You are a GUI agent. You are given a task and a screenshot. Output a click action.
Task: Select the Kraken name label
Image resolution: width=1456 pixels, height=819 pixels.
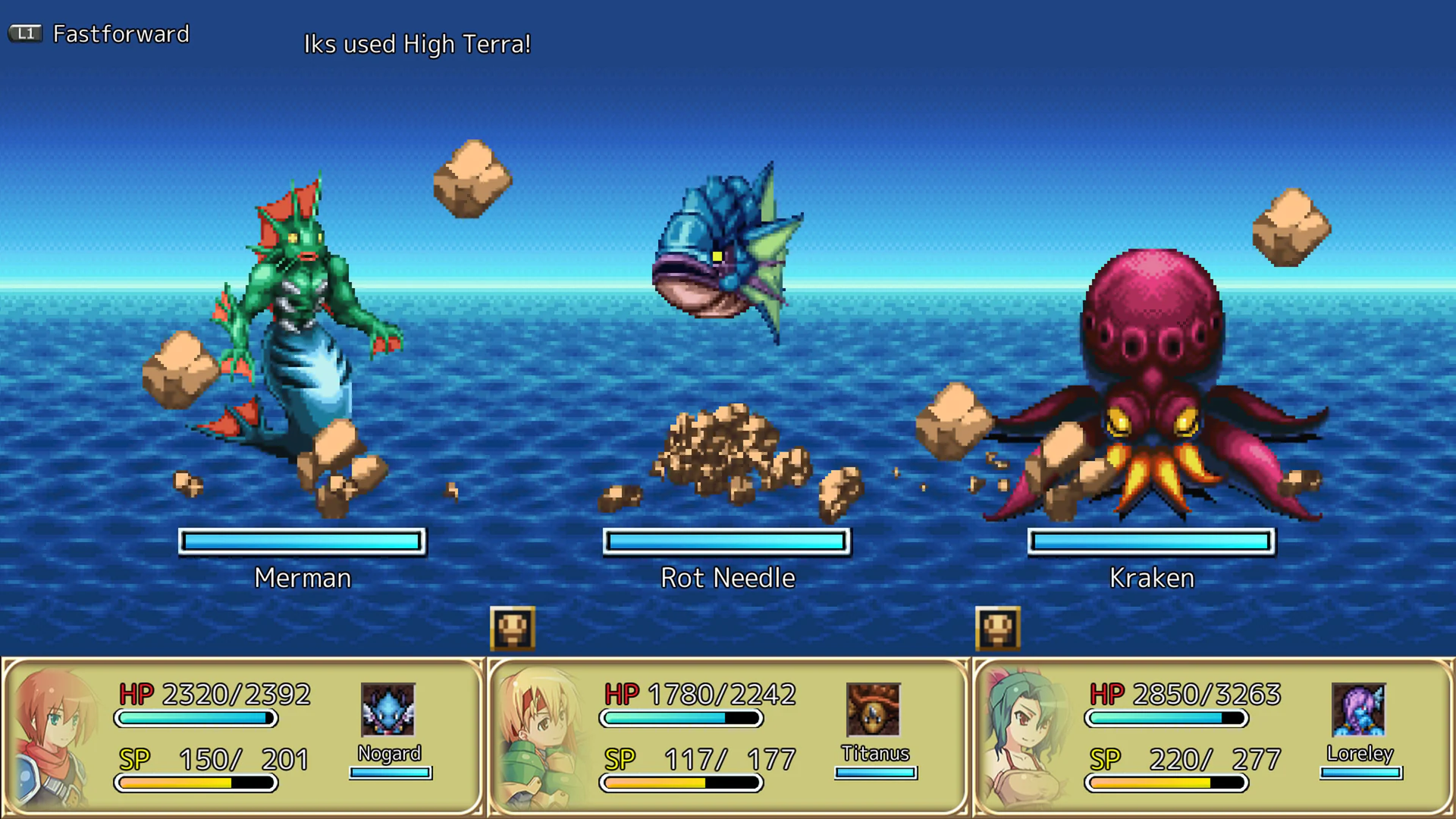[x=1150, y=578]
